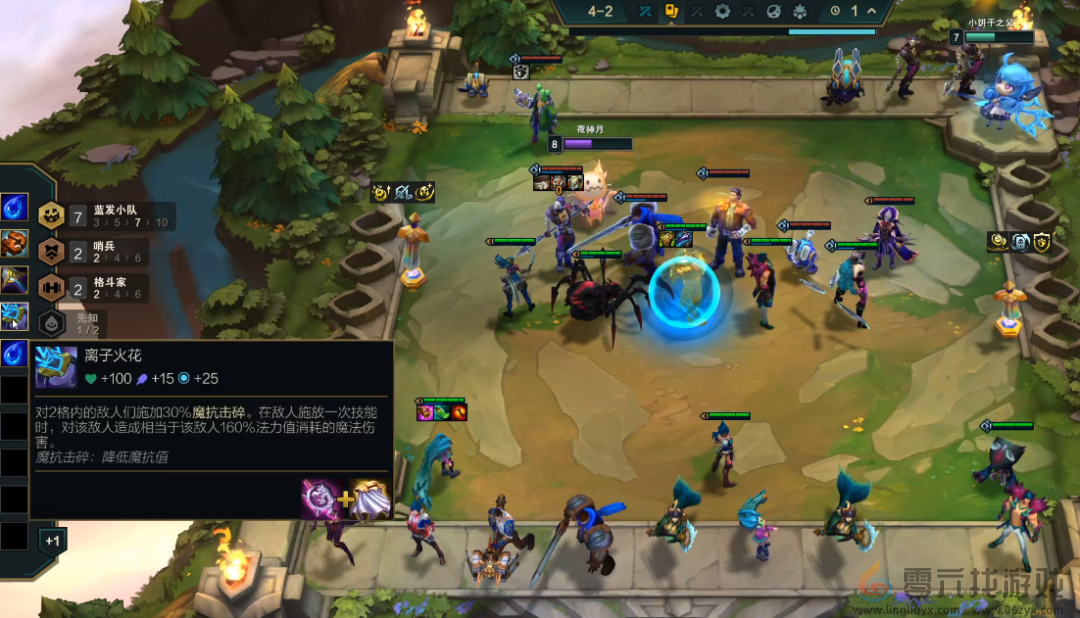Select the golden spear item slot
Image resolution: width=1080 pixels, height=618 pixels.
point(14,279)
